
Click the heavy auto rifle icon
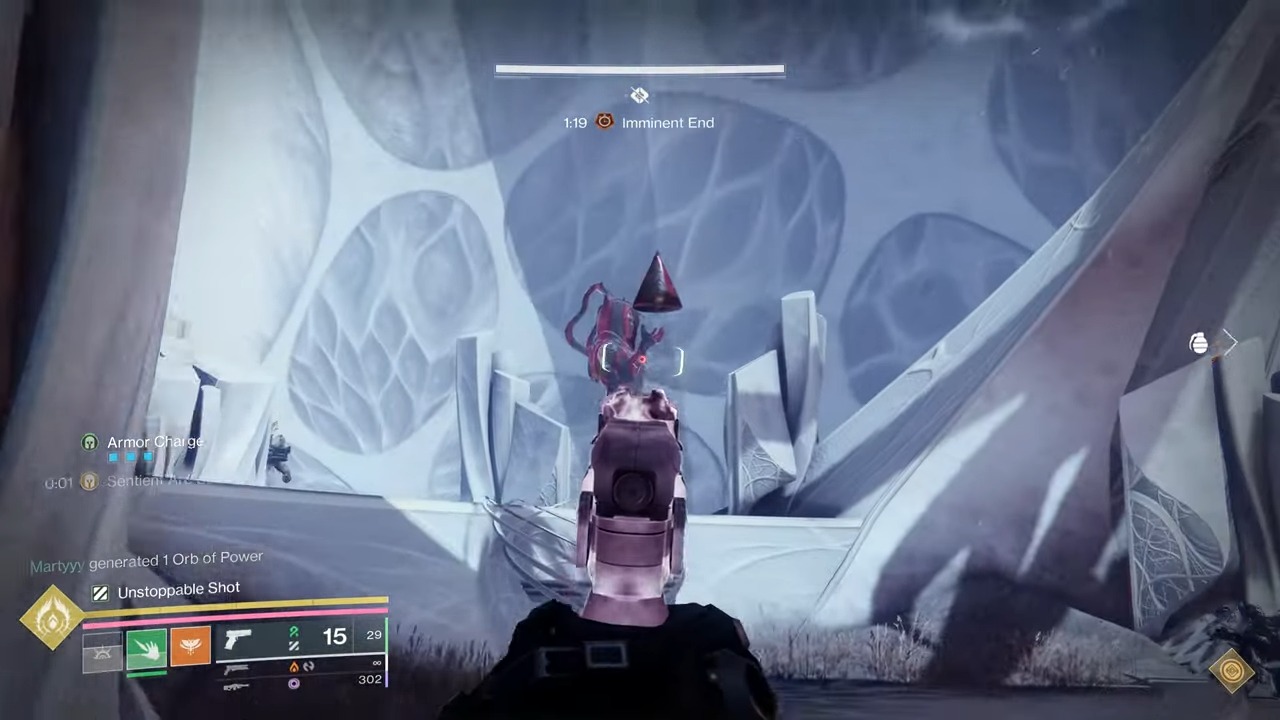coord(237,687)
